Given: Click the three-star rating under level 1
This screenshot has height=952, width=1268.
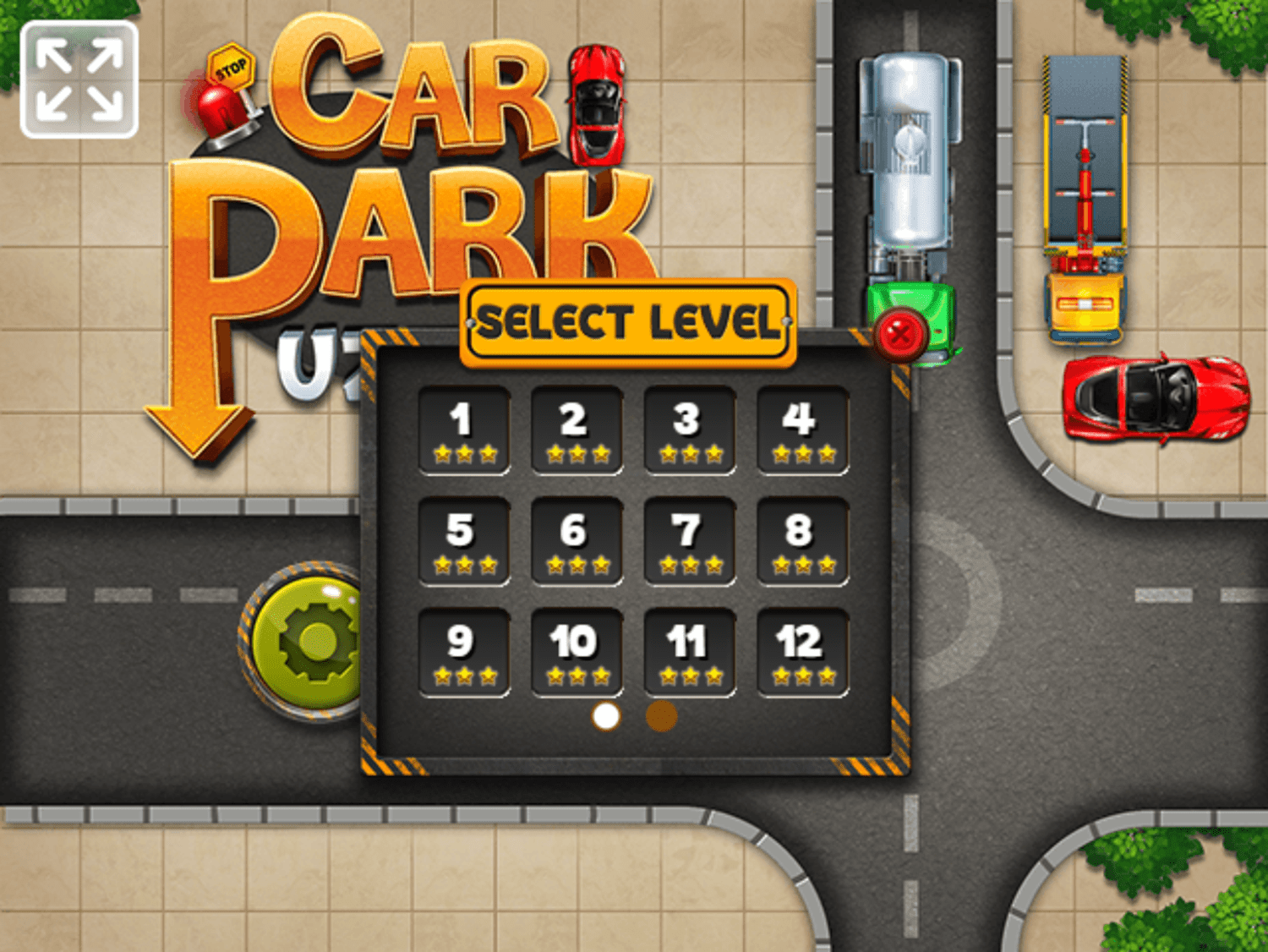Looking at the screenshot, I should [x=464, y=454].
